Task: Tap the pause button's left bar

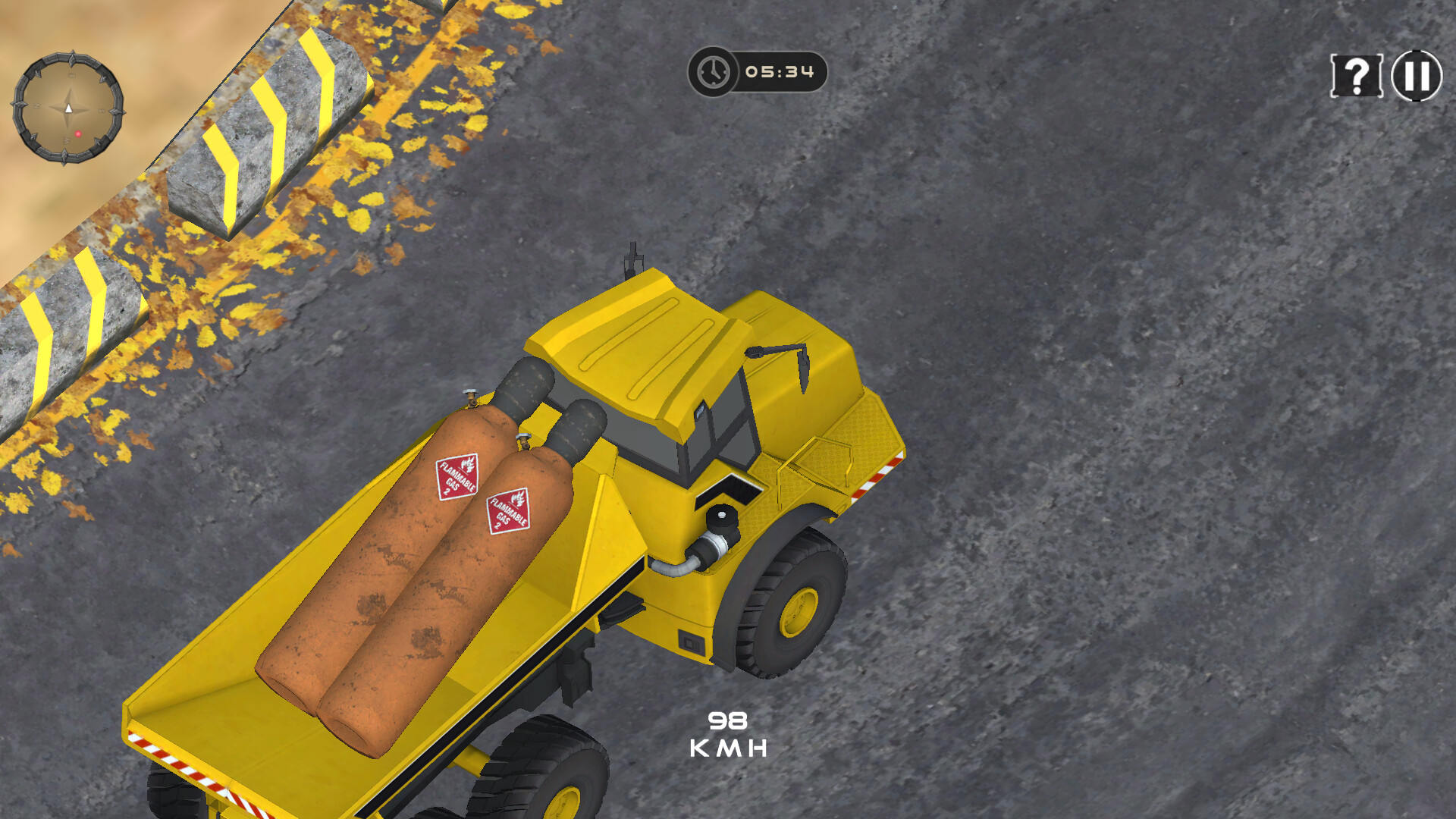Action: pos(1409,74)
